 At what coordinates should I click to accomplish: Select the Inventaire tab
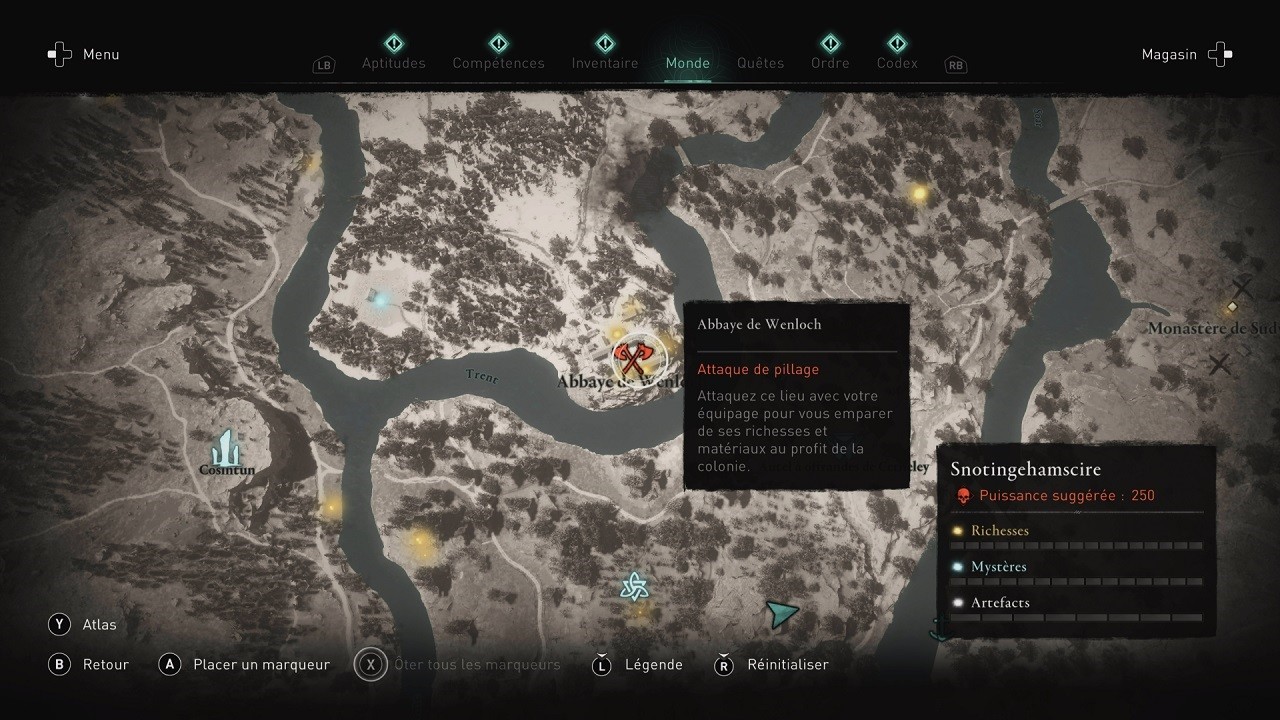[x=604, y=62]
